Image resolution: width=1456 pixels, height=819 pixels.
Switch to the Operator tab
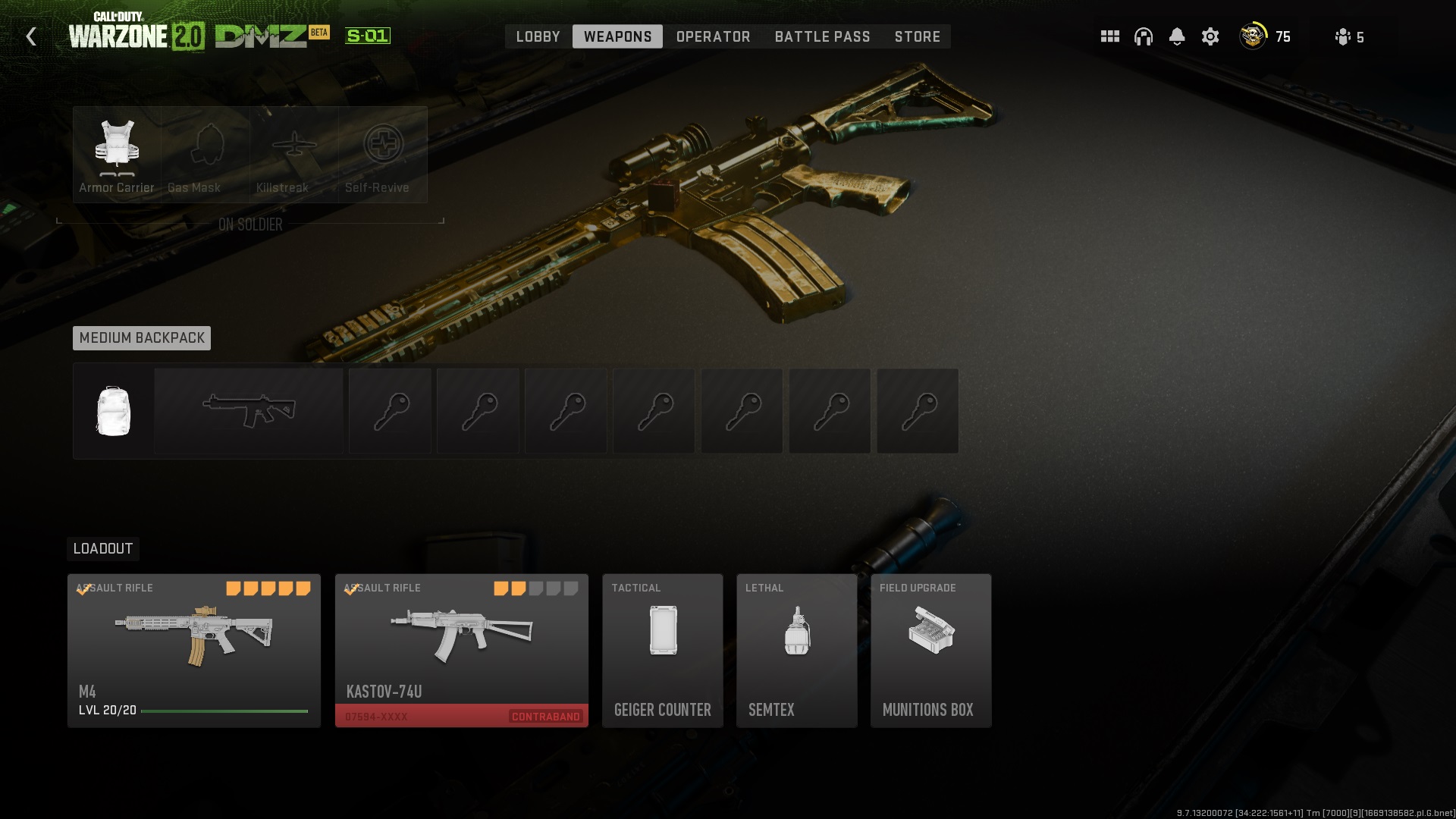point(712,36)
